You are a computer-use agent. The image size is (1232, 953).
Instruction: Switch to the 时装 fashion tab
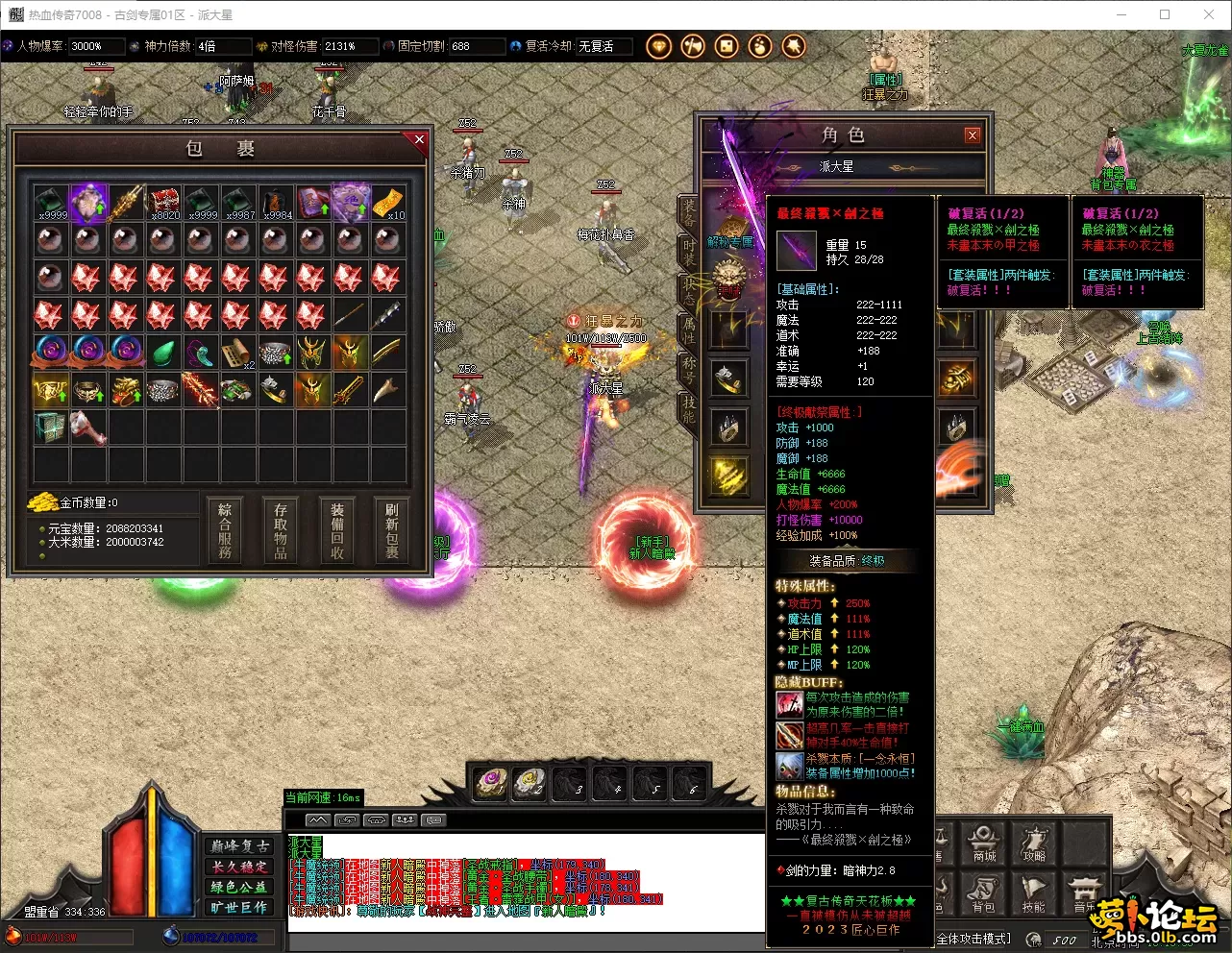(x=689, y=252)
